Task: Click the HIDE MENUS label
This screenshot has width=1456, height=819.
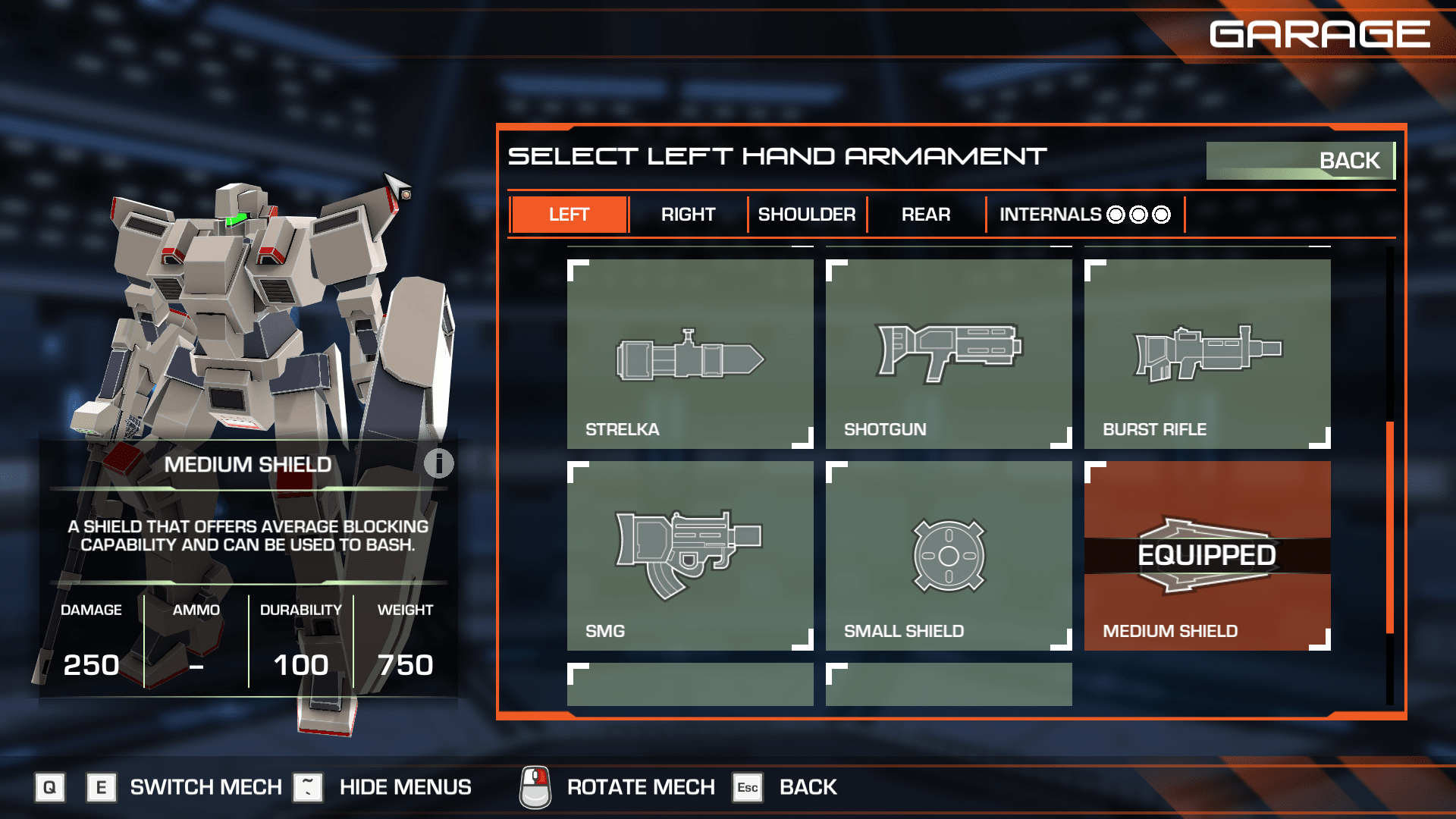Action: click(x=405, y=787)
